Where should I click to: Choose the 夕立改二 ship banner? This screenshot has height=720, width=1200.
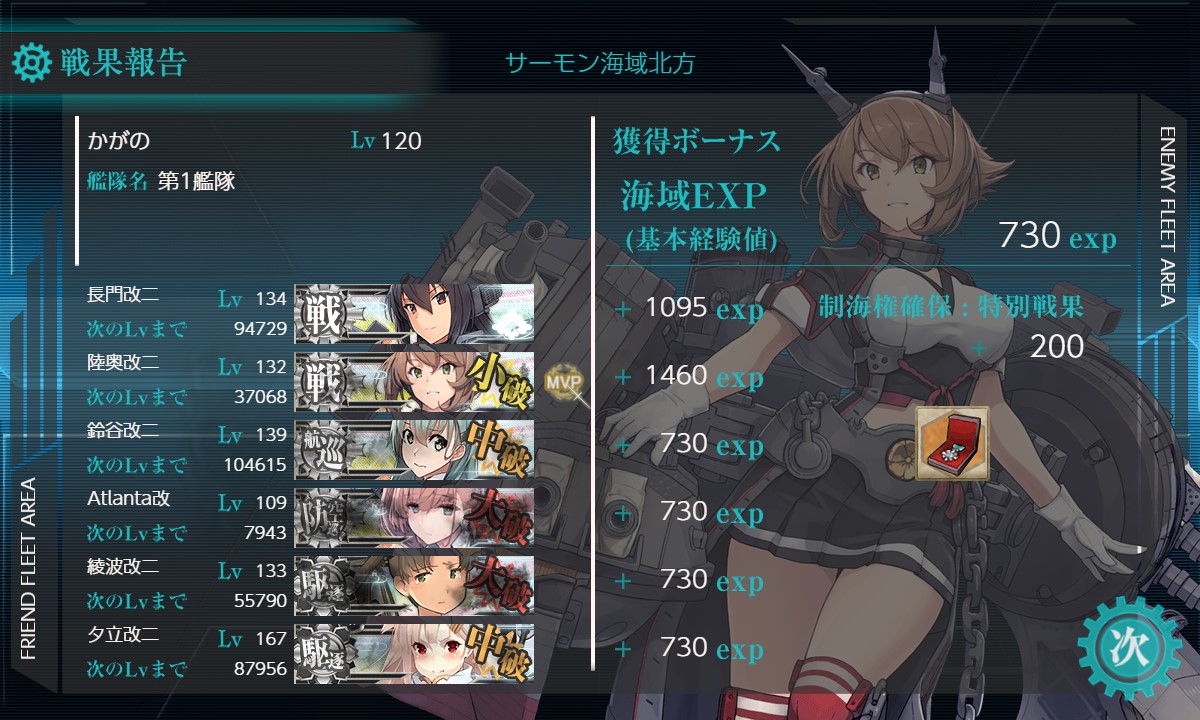pyautogui.click(x=414, y=652)
